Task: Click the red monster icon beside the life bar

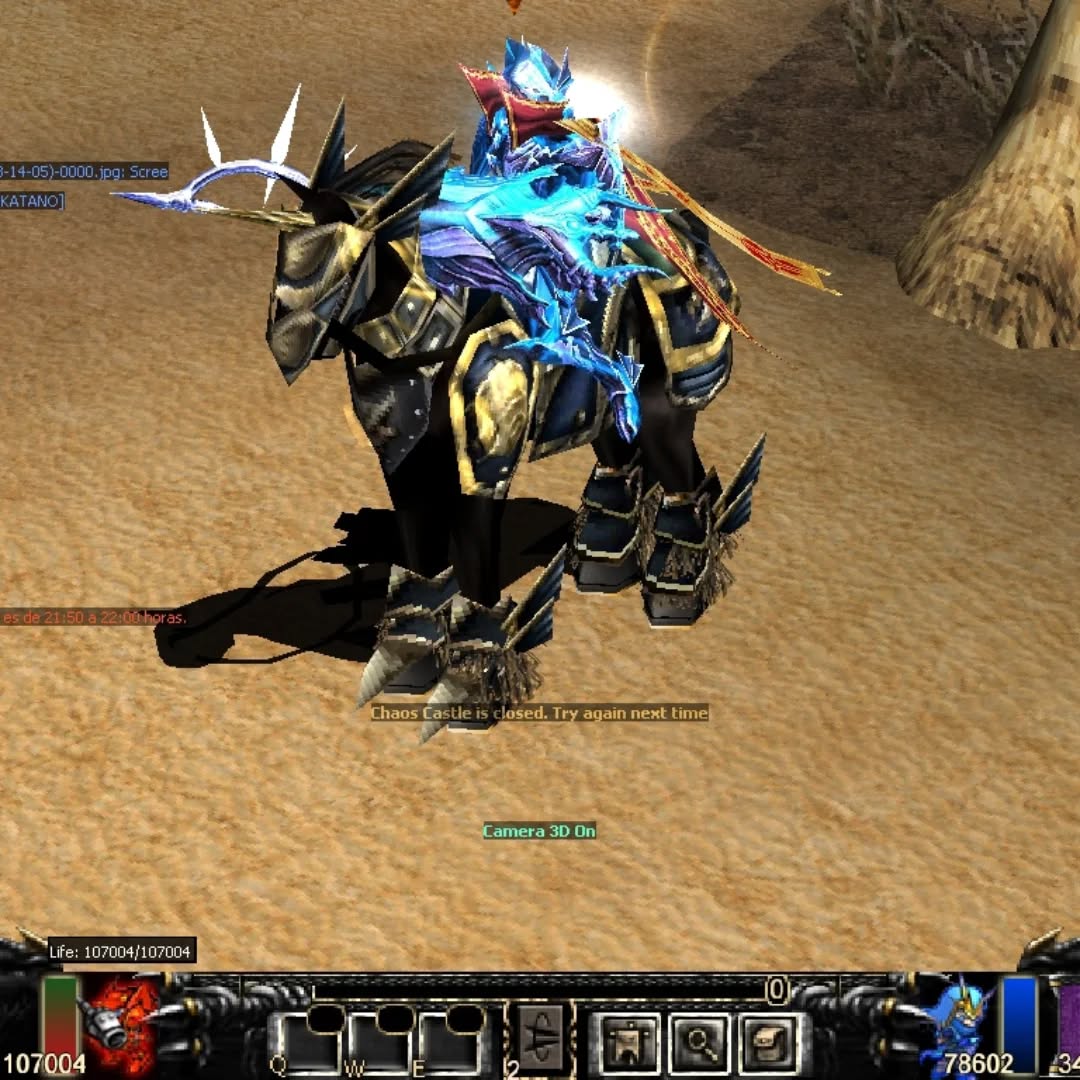Action: point(124,1025)
